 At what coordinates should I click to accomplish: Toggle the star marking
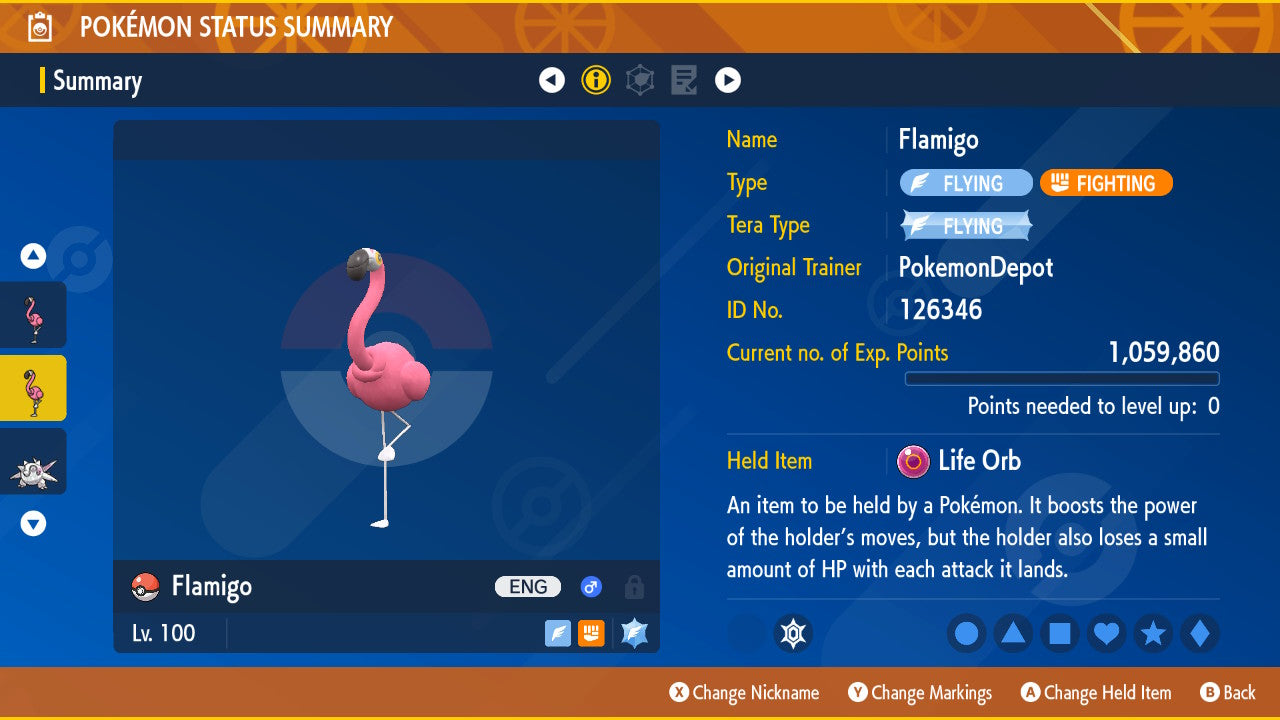click(x=1153, y=634)
